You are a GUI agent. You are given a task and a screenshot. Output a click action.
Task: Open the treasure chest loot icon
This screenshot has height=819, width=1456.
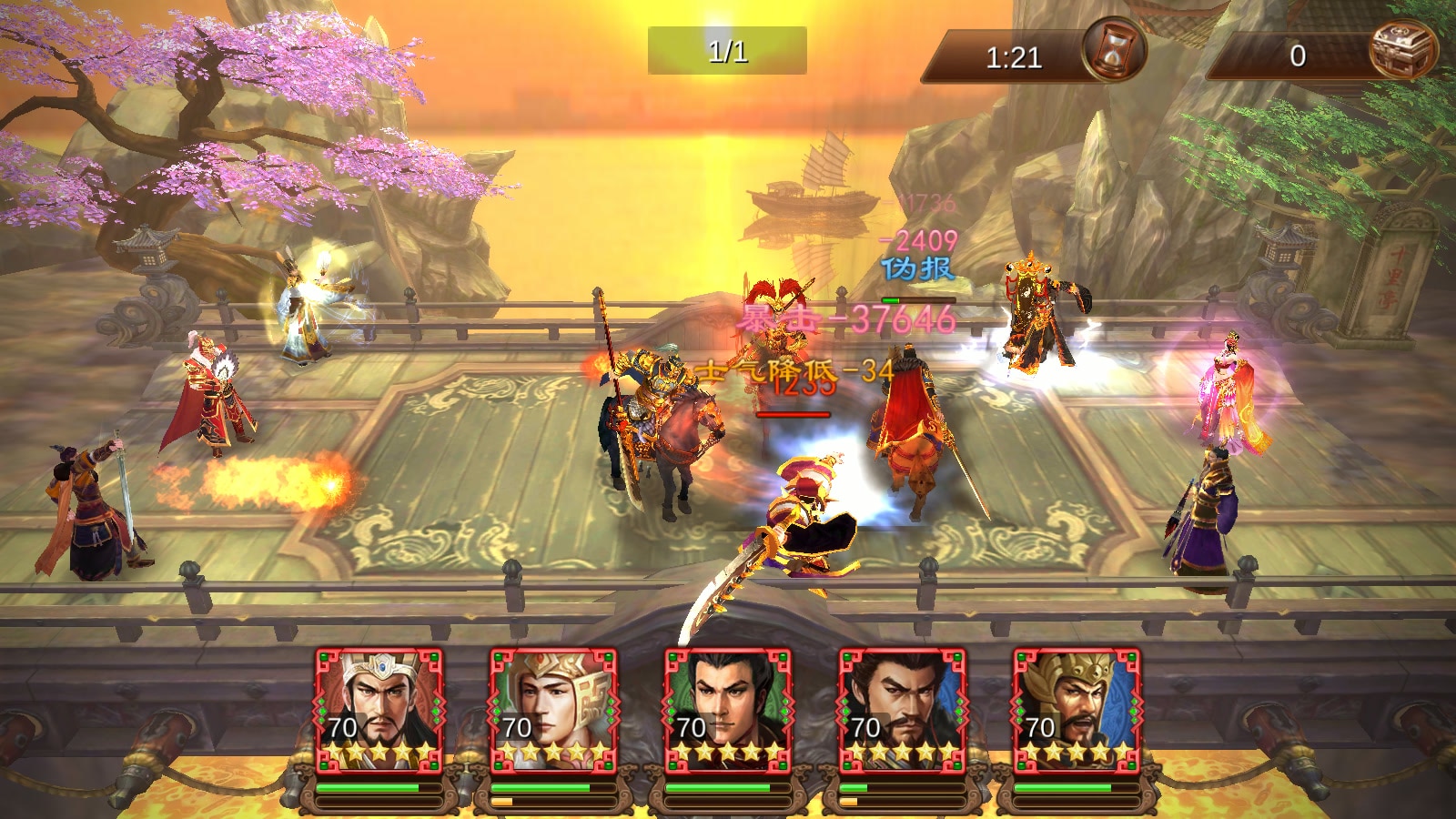[1402, 50]
